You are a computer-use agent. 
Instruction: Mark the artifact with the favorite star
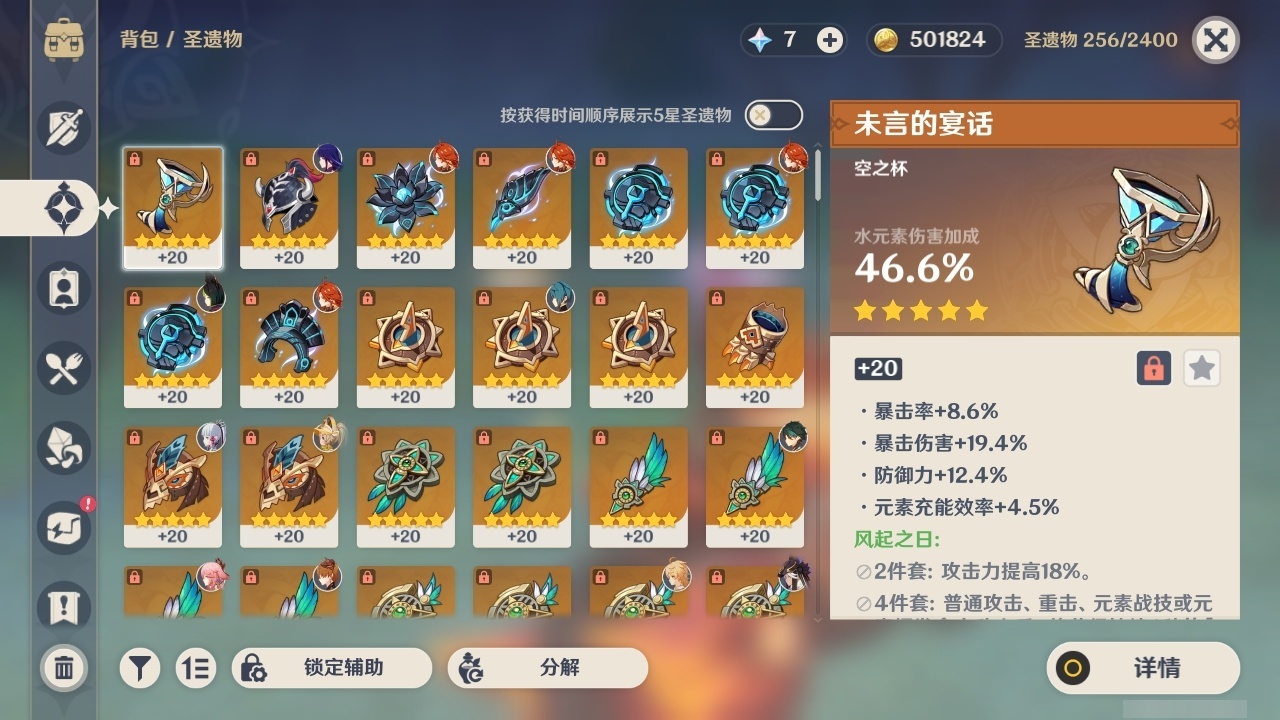coord(1201,368)
